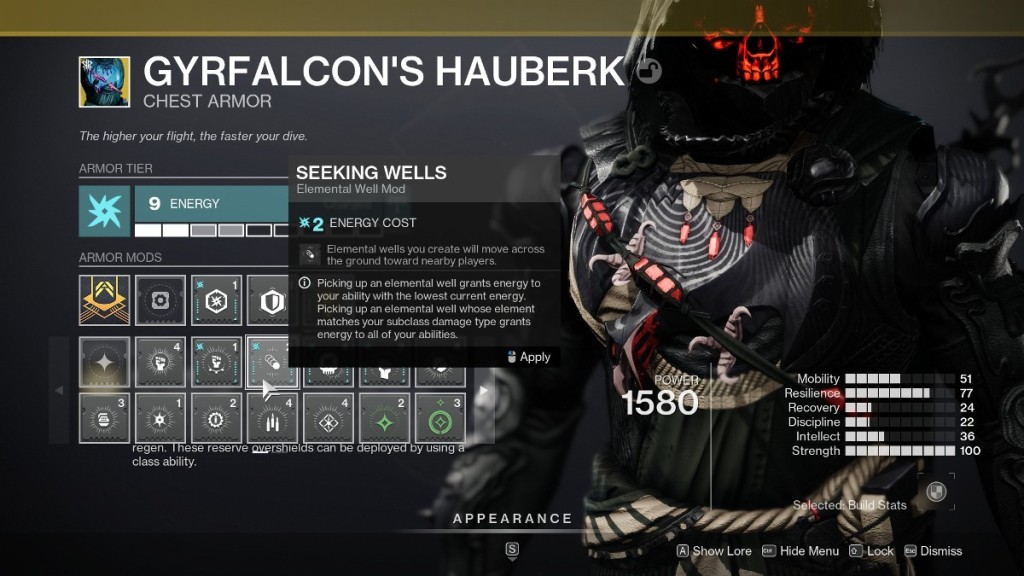The width and height of the screenshot is (1024, 576).
Task: Open the Appearance section
Action: (x=512, y=518)
